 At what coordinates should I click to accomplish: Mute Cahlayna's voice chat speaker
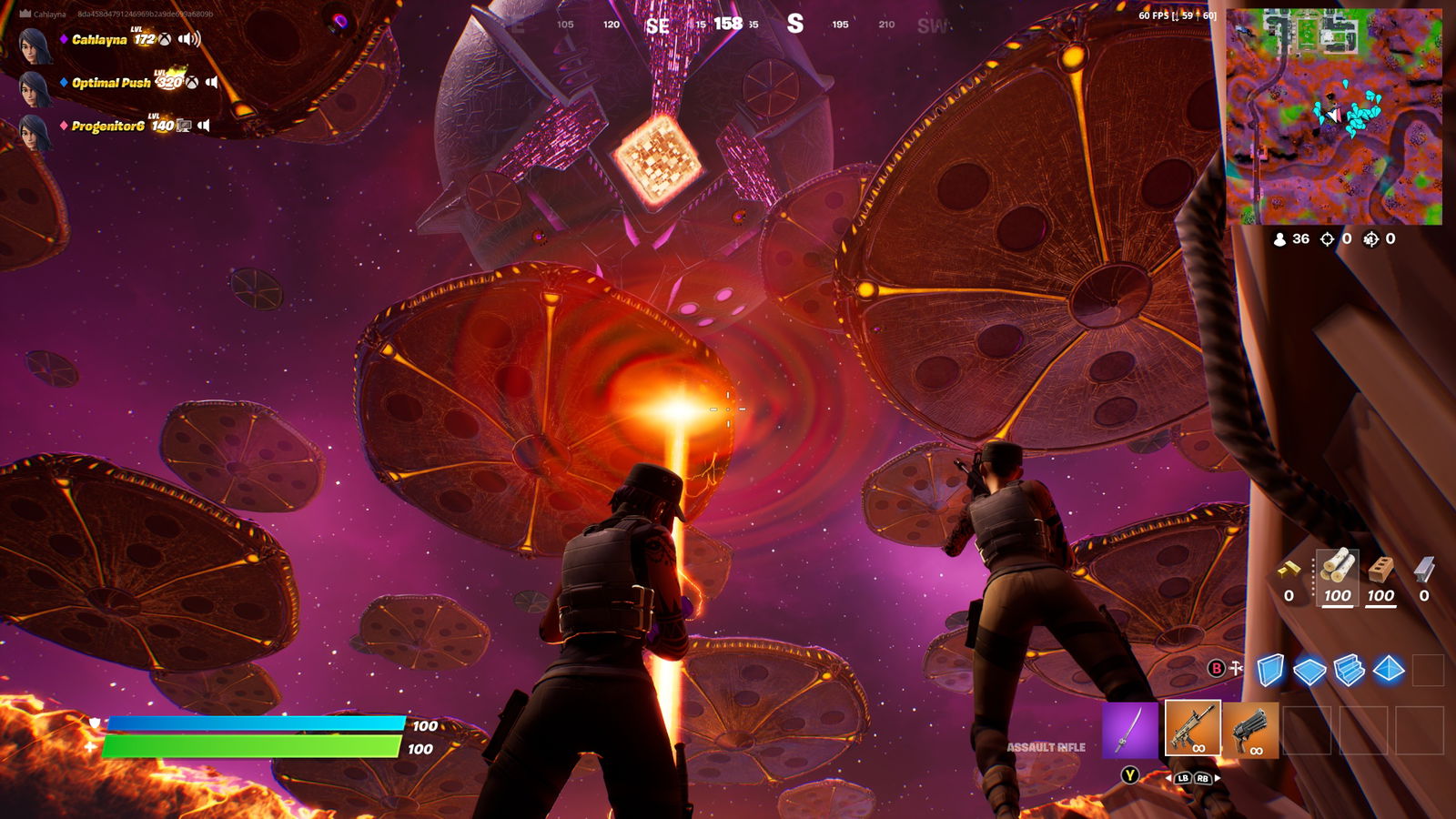point(188,40)
